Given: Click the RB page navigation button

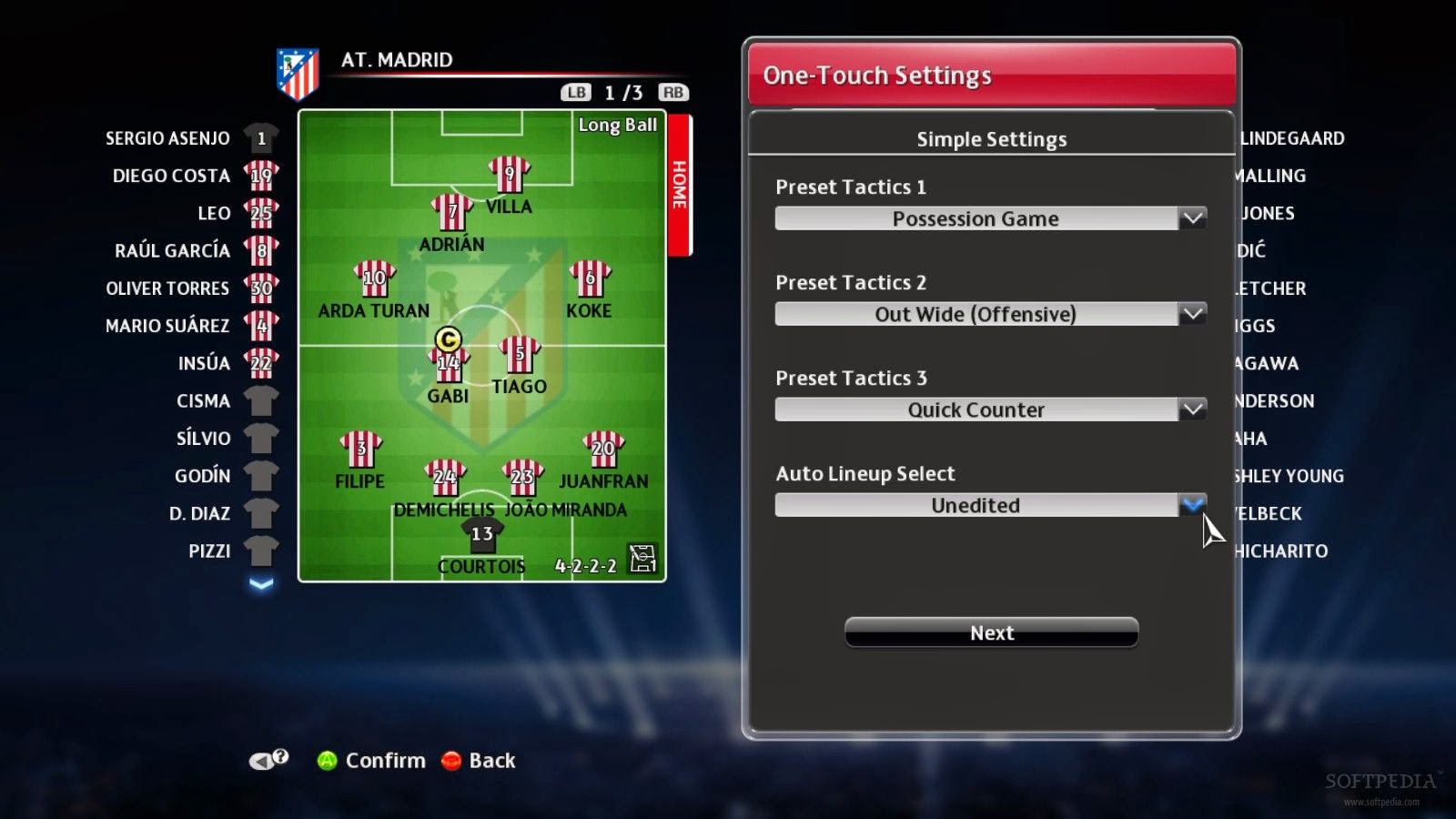Looking at the screenshot, I should coord(673,92).
